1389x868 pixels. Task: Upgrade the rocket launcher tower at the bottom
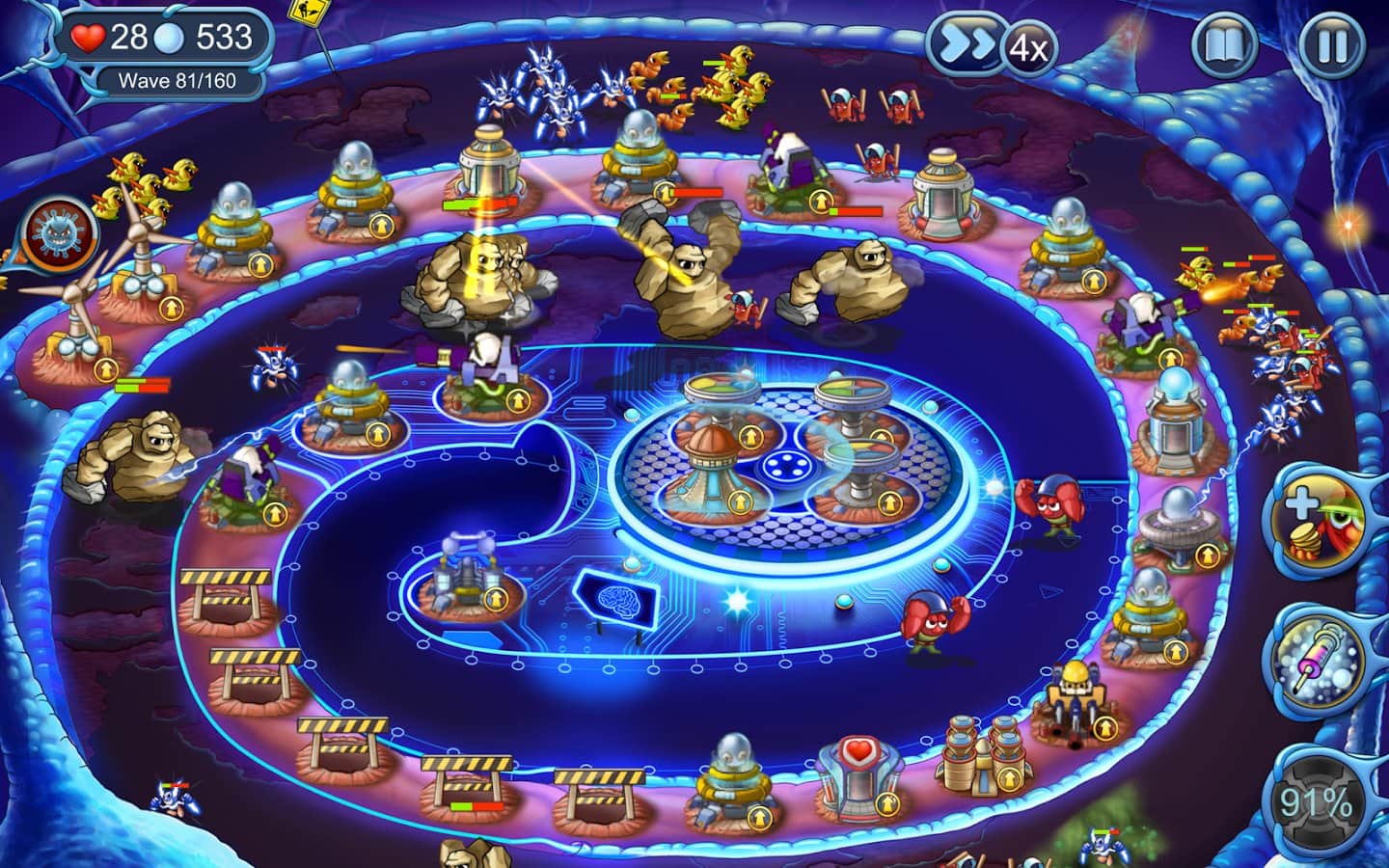pyautogui.click(x=1105, y=726)
